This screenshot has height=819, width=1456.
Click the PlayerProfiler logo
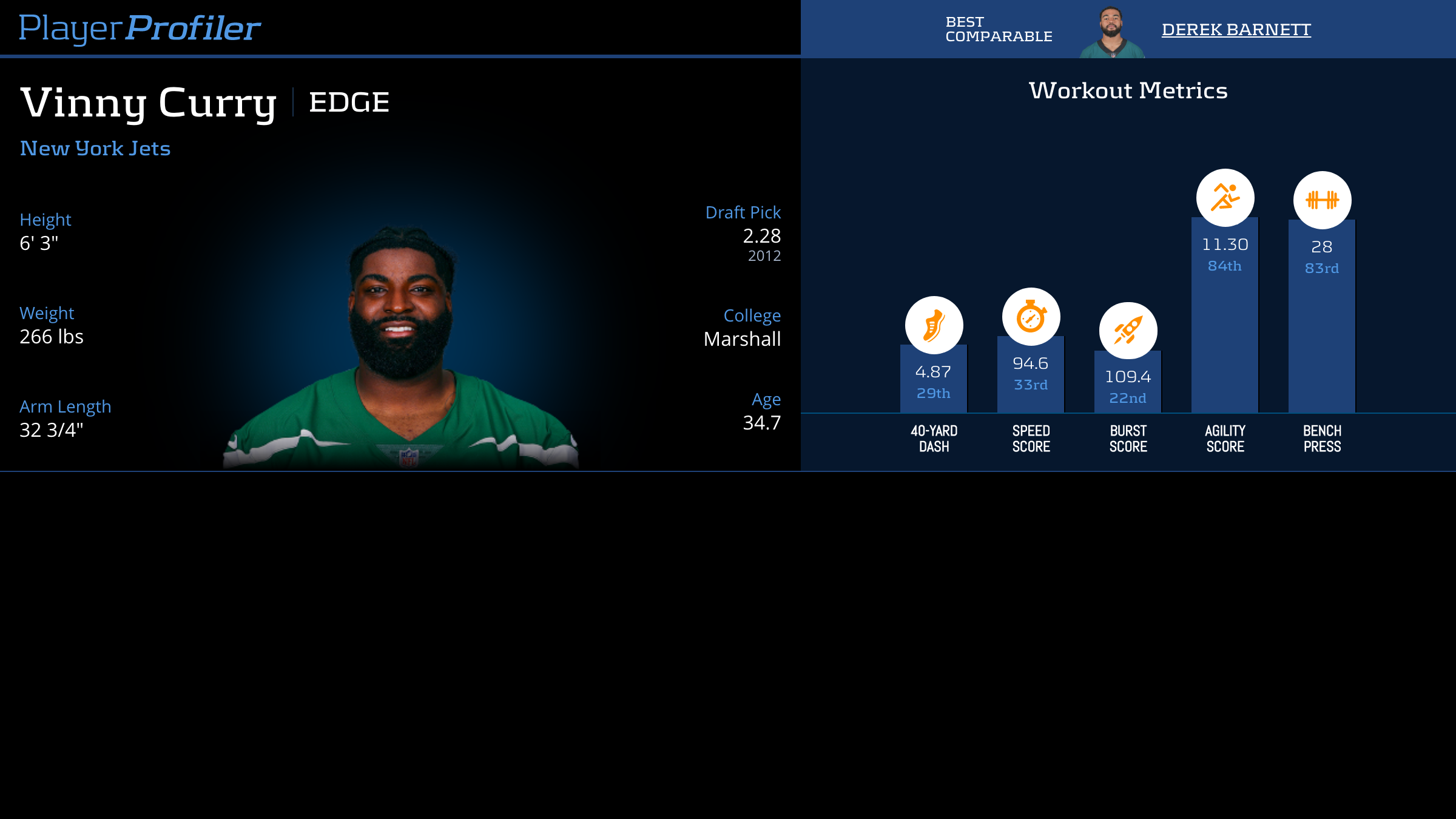140,28
